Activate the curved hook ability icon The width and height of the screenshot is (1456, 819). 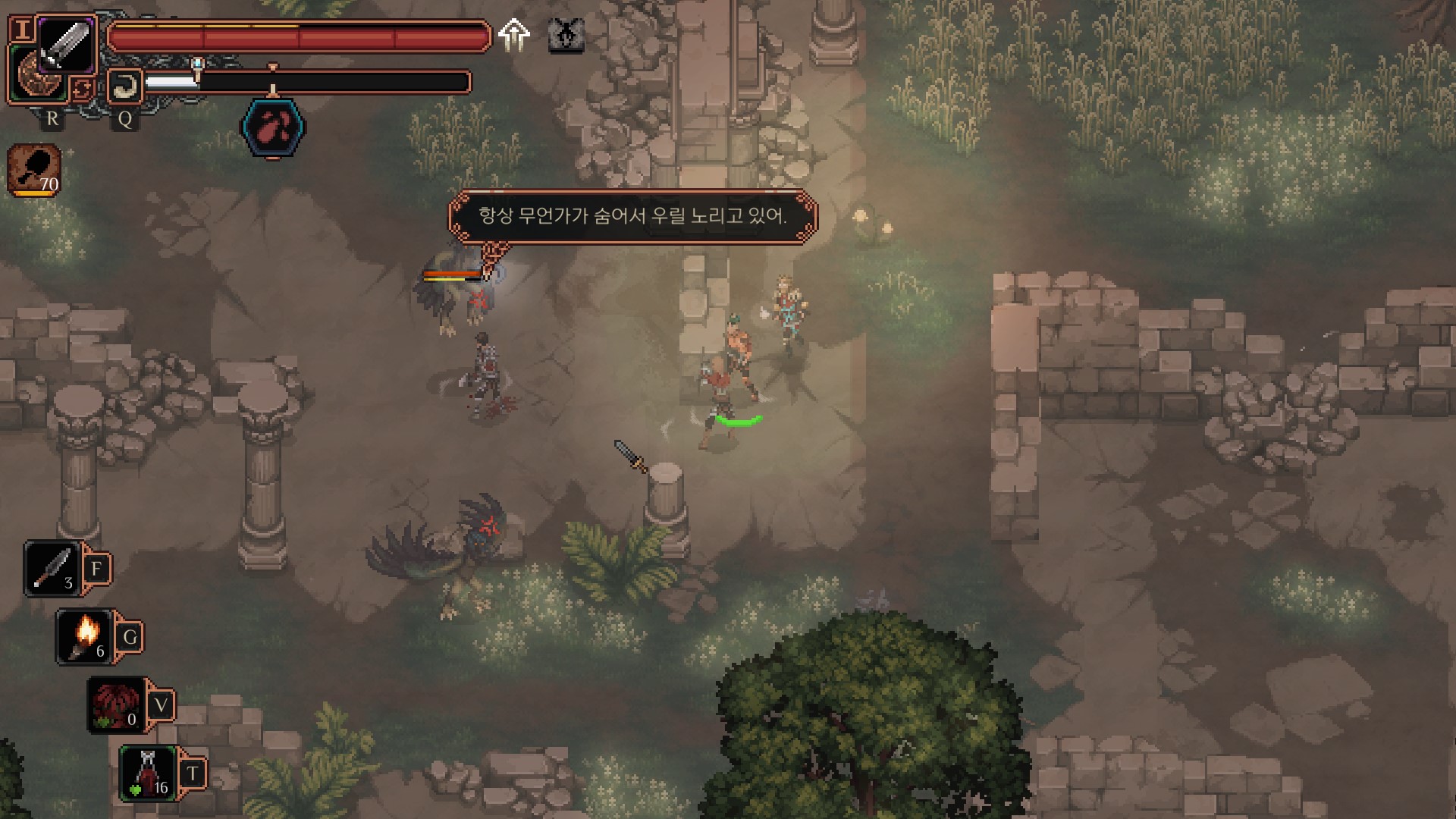(x=124, y=86)
